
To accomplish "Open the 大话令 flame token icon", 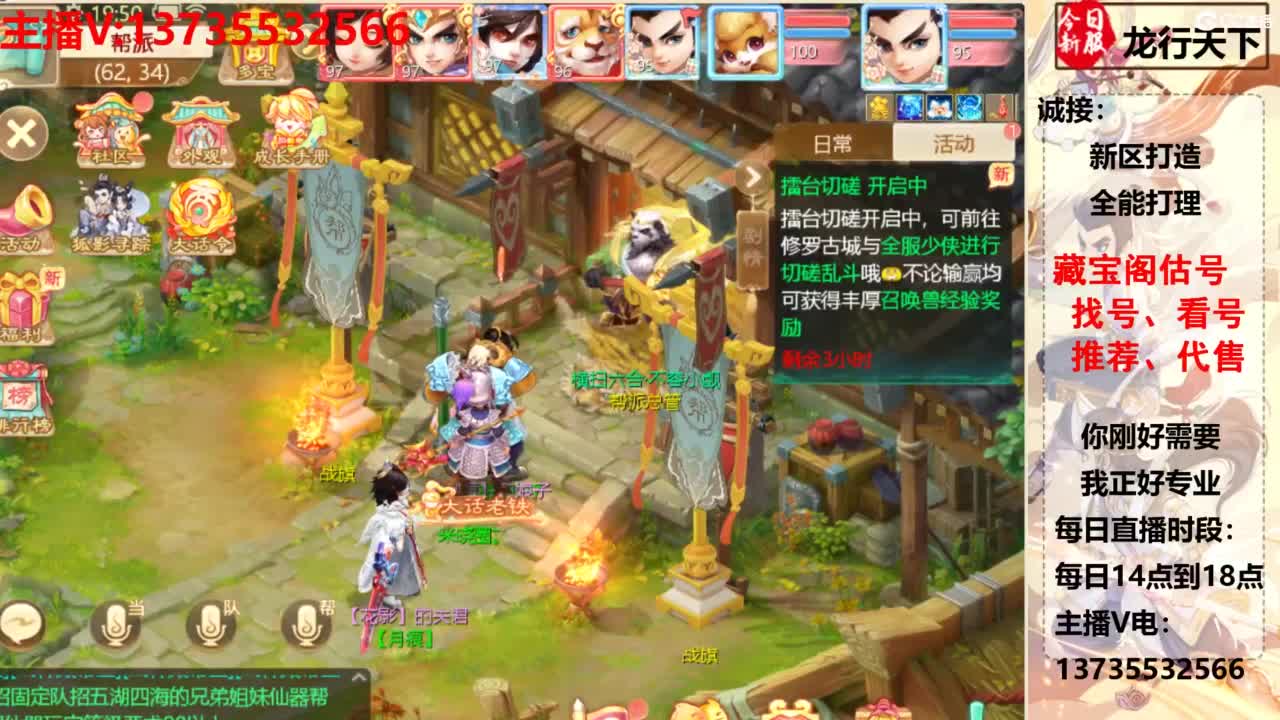I will tap(201, 212).
